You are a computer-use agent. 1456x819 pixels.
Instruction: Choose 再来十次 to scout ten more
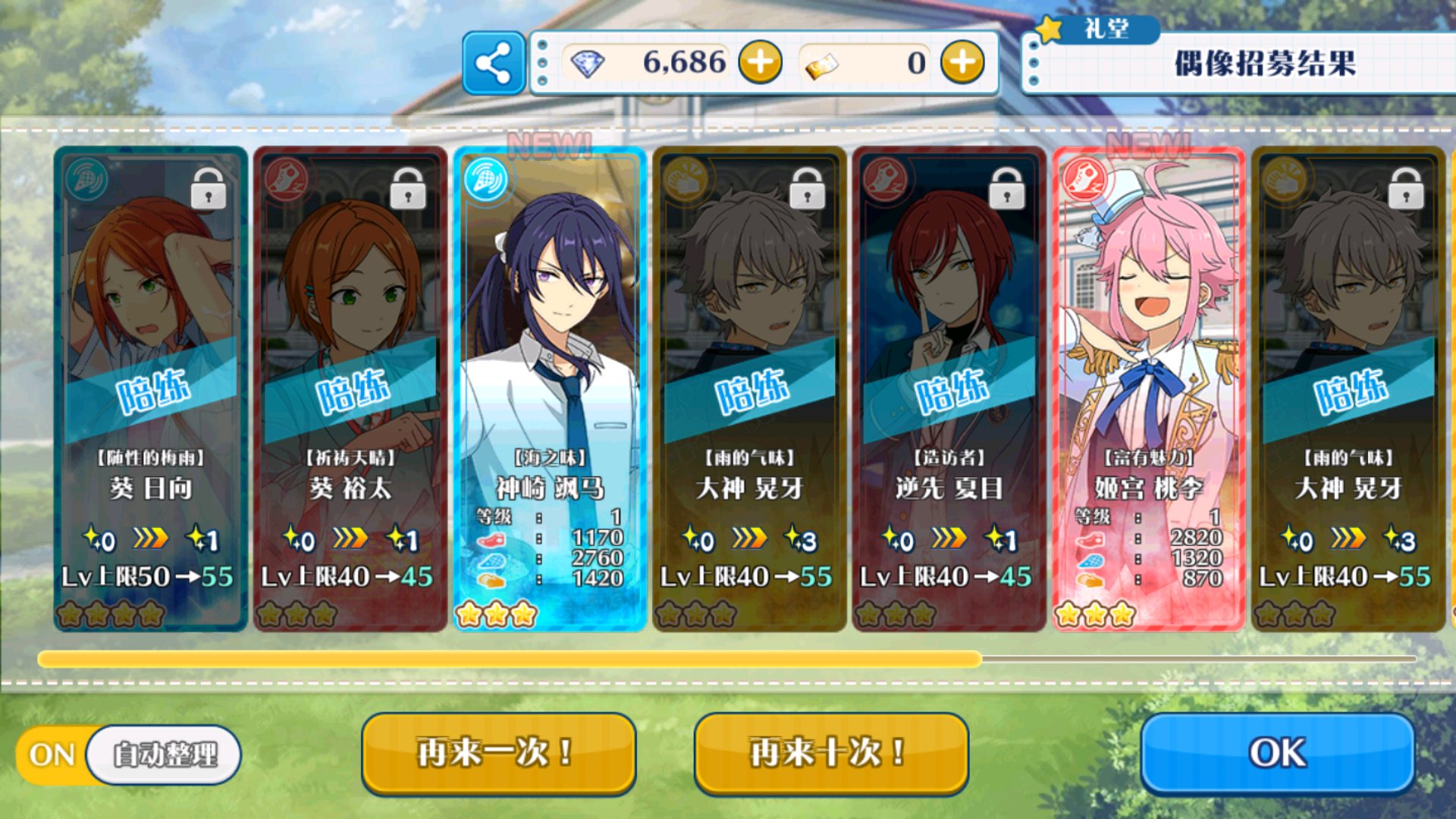tap(831, 754)
